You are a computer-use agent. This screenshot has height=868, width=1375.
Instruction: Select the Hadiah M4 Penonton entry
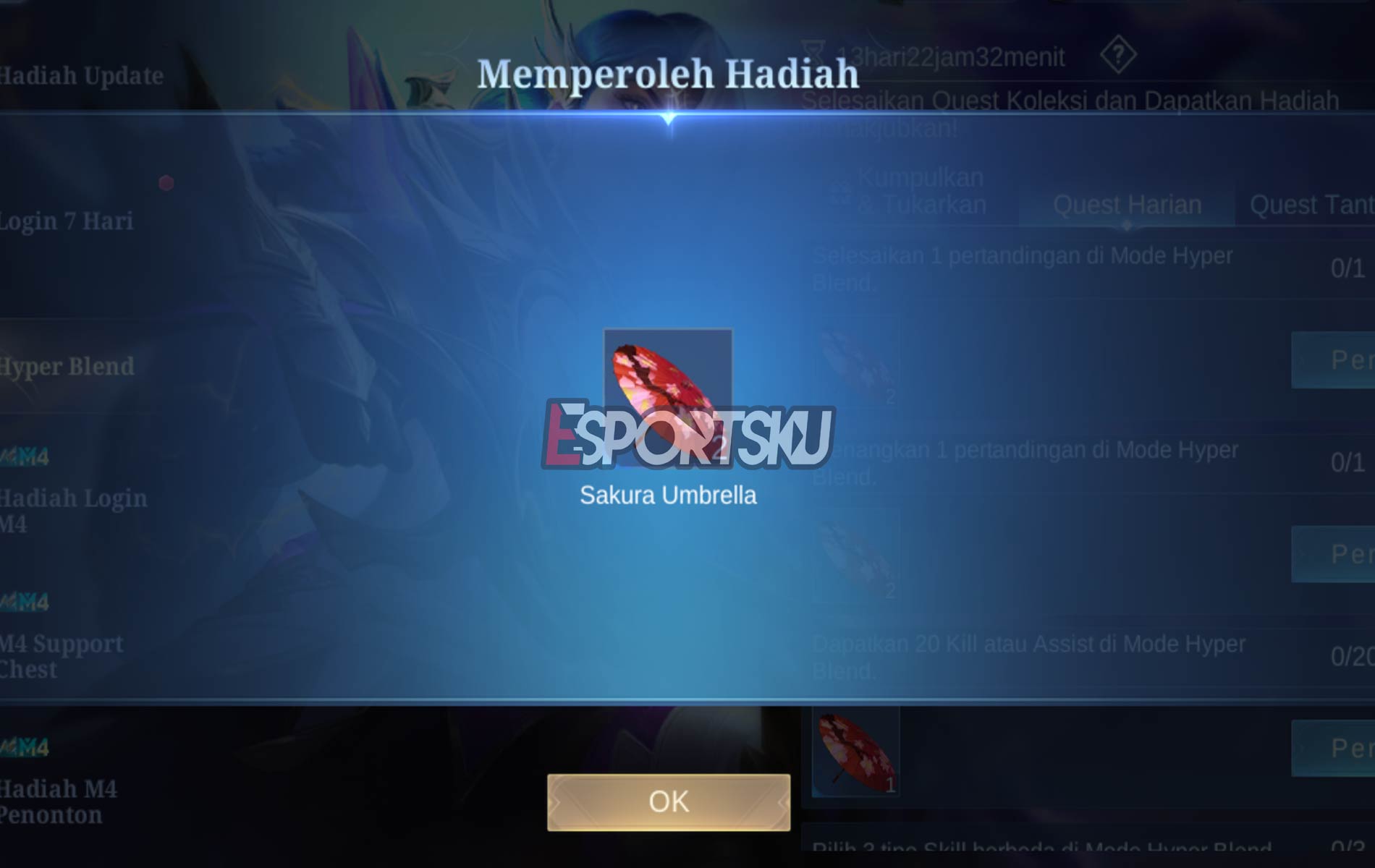[58, 794]
